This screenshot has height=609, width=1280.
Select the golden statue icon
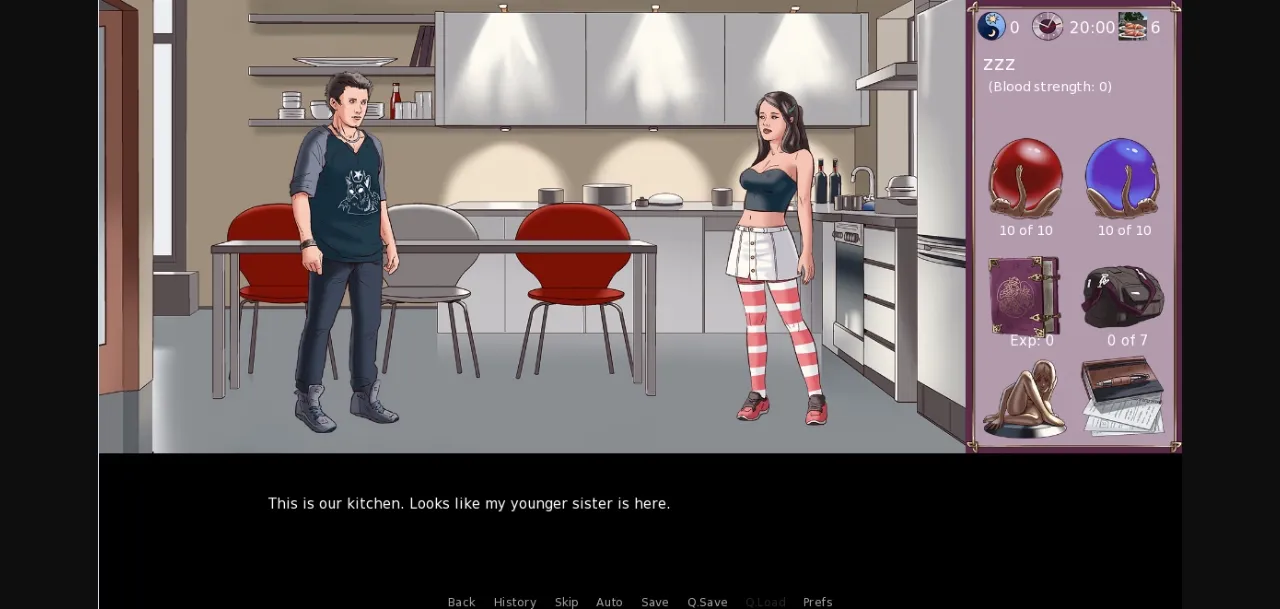(1023, 398)
